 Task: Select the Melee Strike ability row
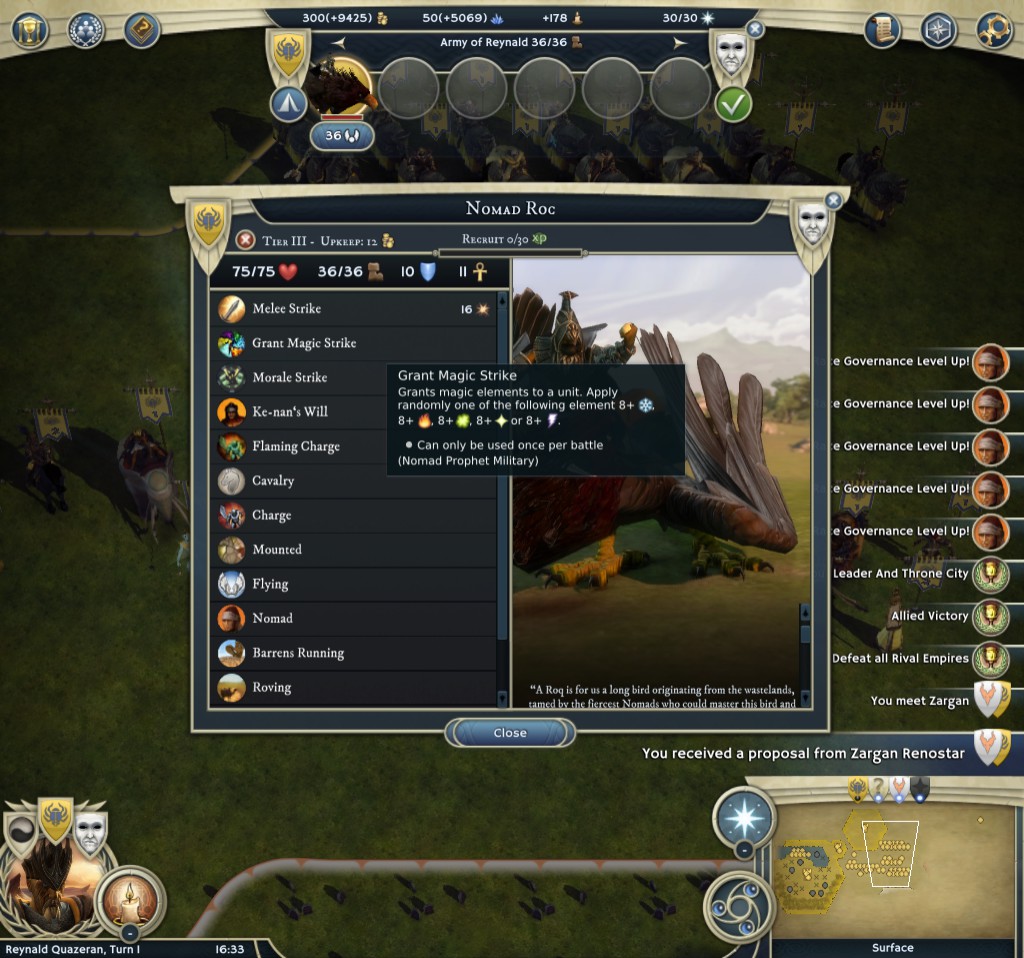[353, 309]
